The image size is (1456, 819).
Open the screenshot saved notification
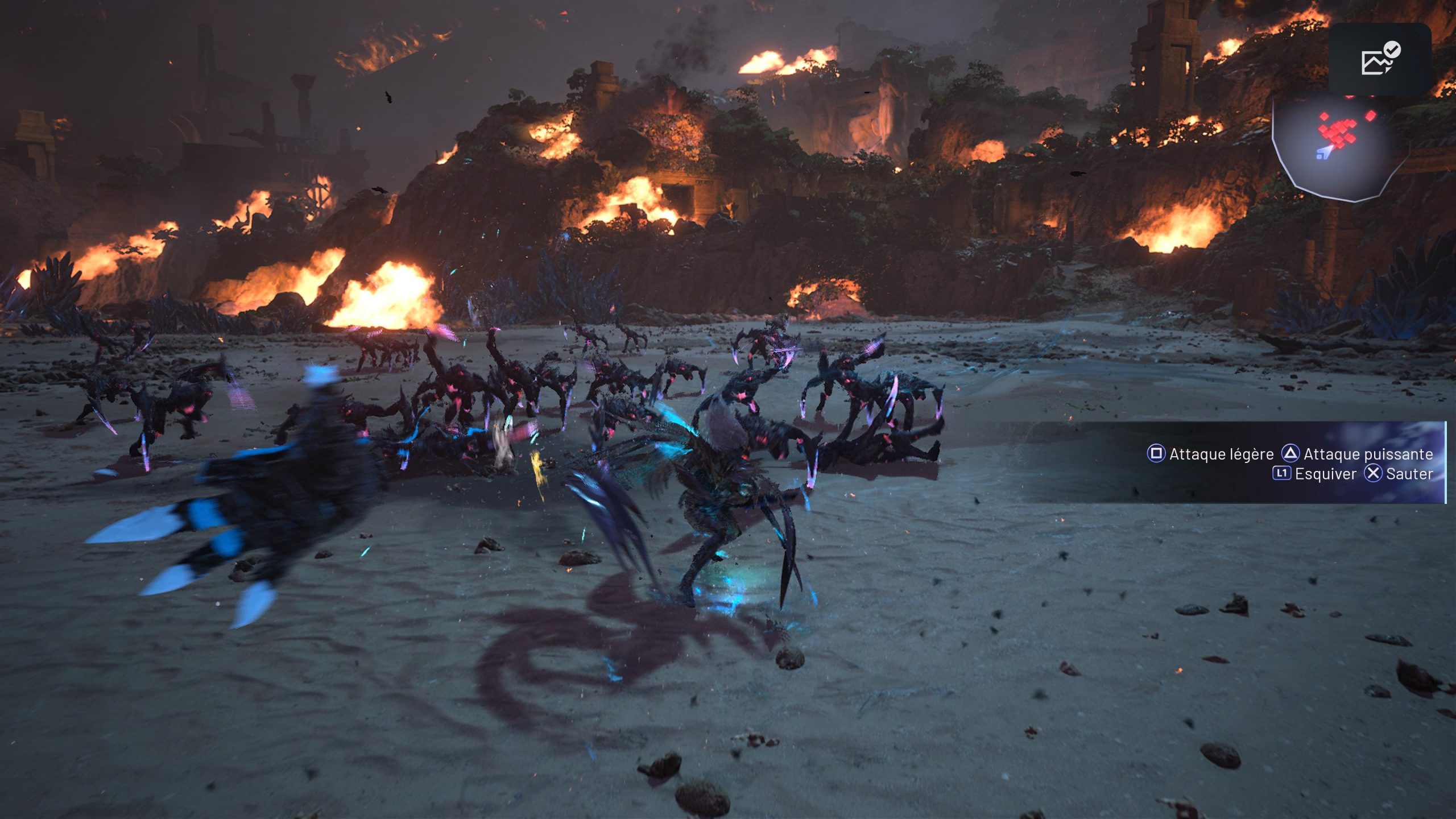pos(1380,59)
